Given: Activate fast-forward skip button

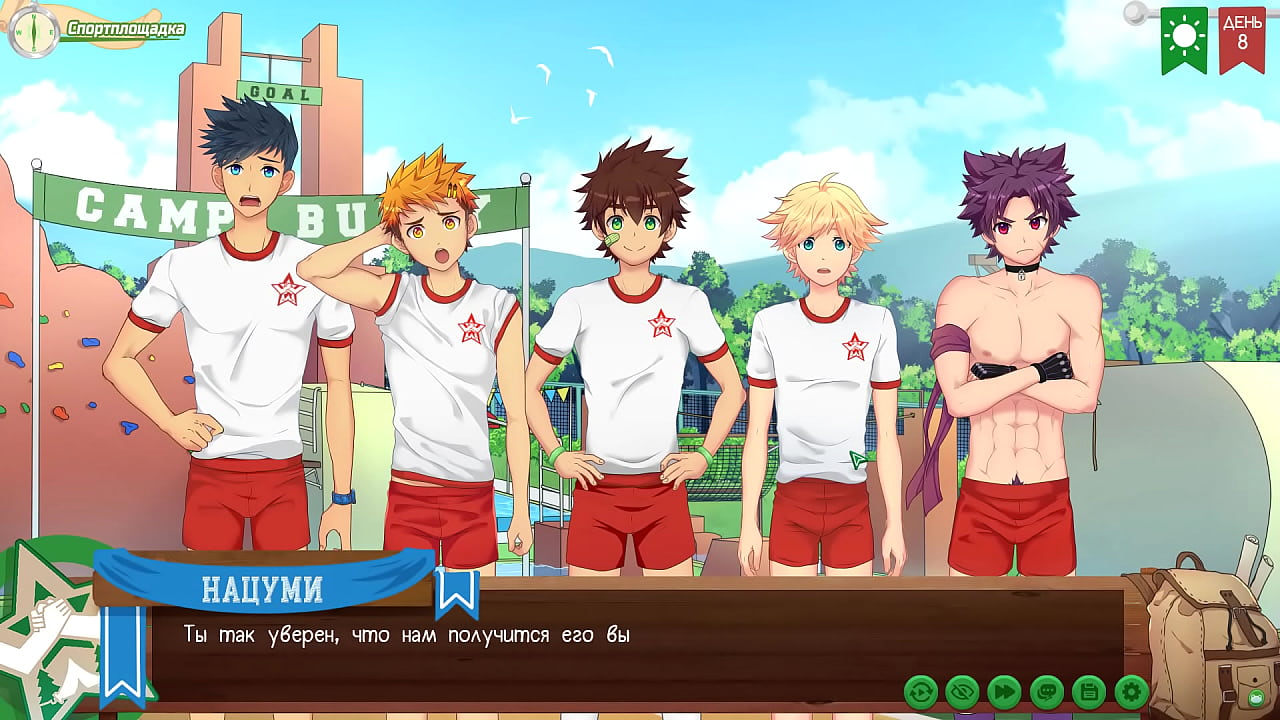Looking at the screenshot, I should click(x=1005, y=691).
